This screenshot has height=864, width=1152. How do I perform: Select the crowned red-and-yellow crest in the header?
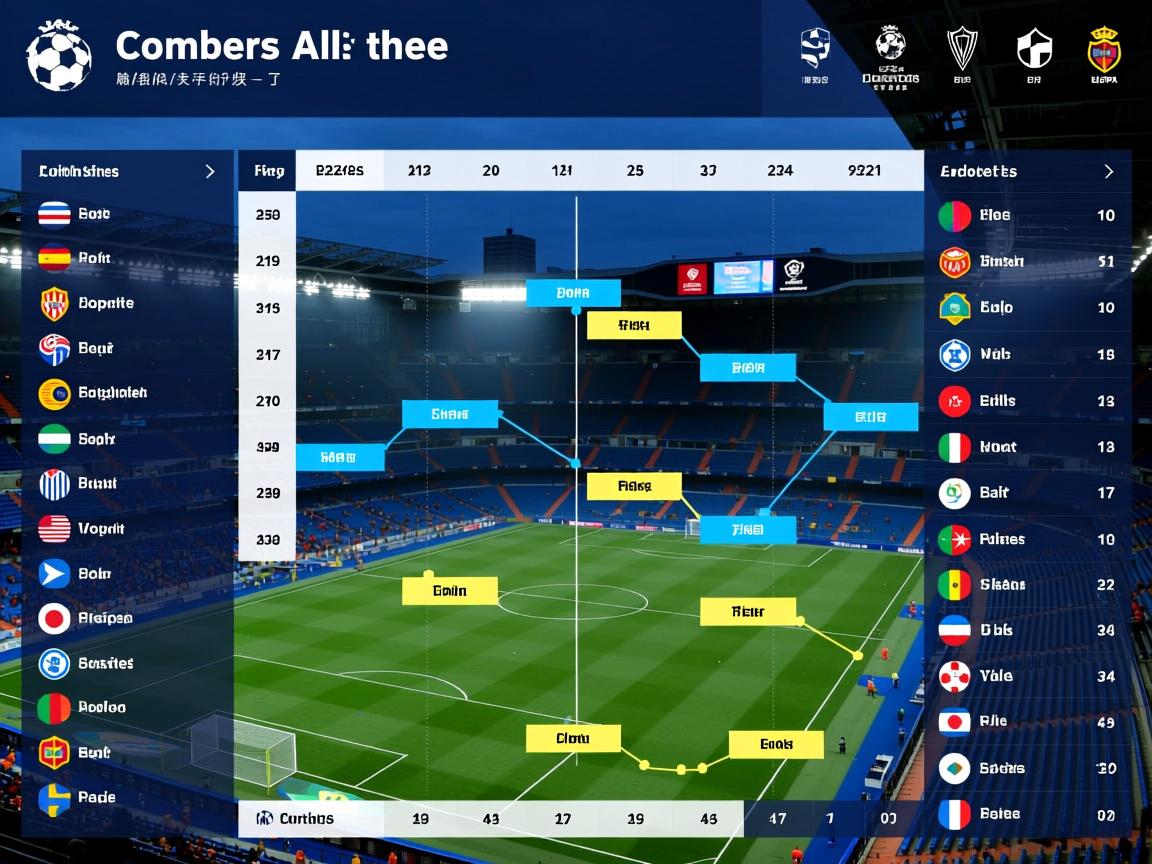click(x=1104, y=49)
